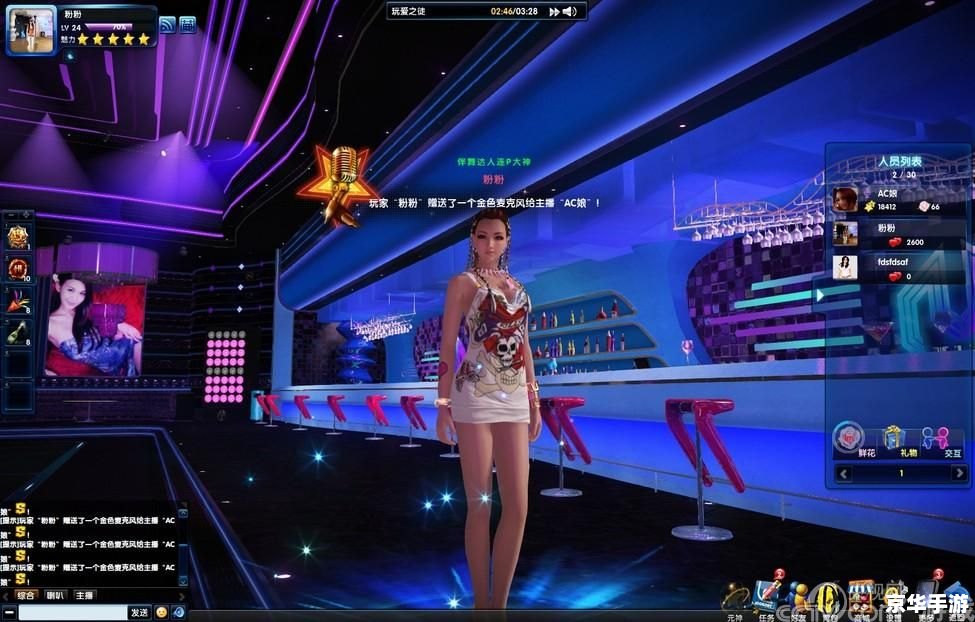975x622 pixels.
Task: Toggle the music speaker volume icon
Action: click(x=569, y=11)
